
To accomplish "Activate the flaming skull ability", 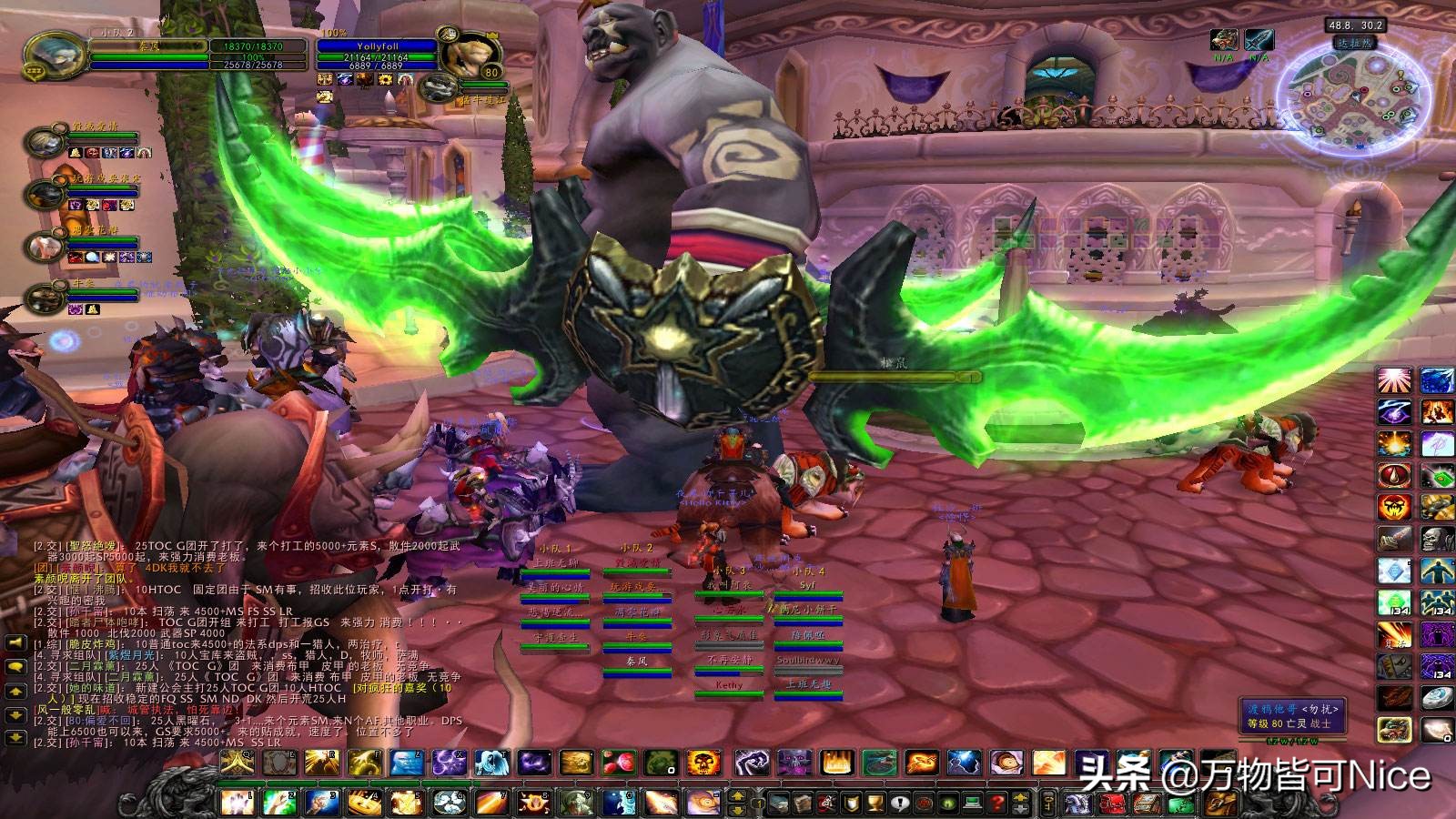I will pos(703,763).
